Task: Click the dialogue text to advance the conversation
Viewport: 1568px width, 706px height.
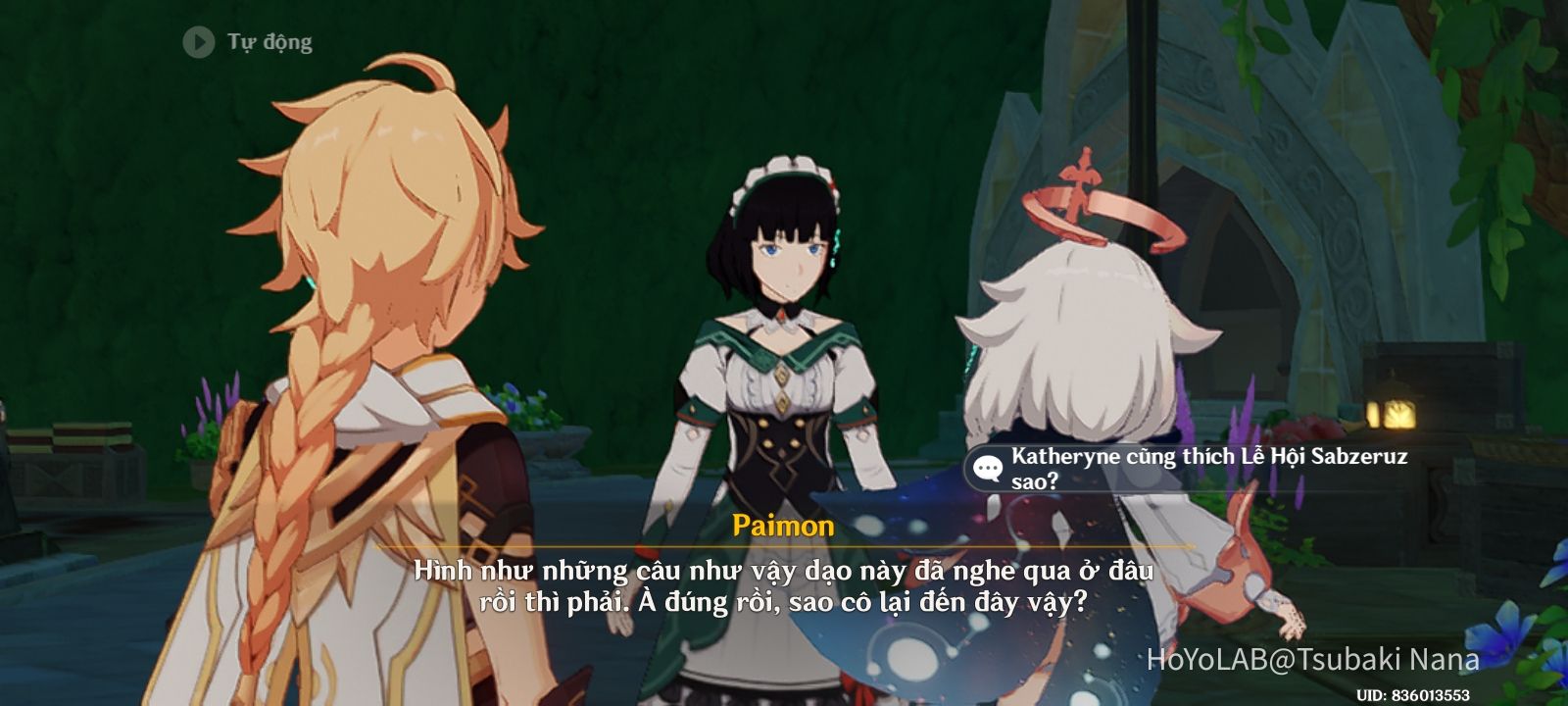Action: pyautogui.click(x=784, y=580)
